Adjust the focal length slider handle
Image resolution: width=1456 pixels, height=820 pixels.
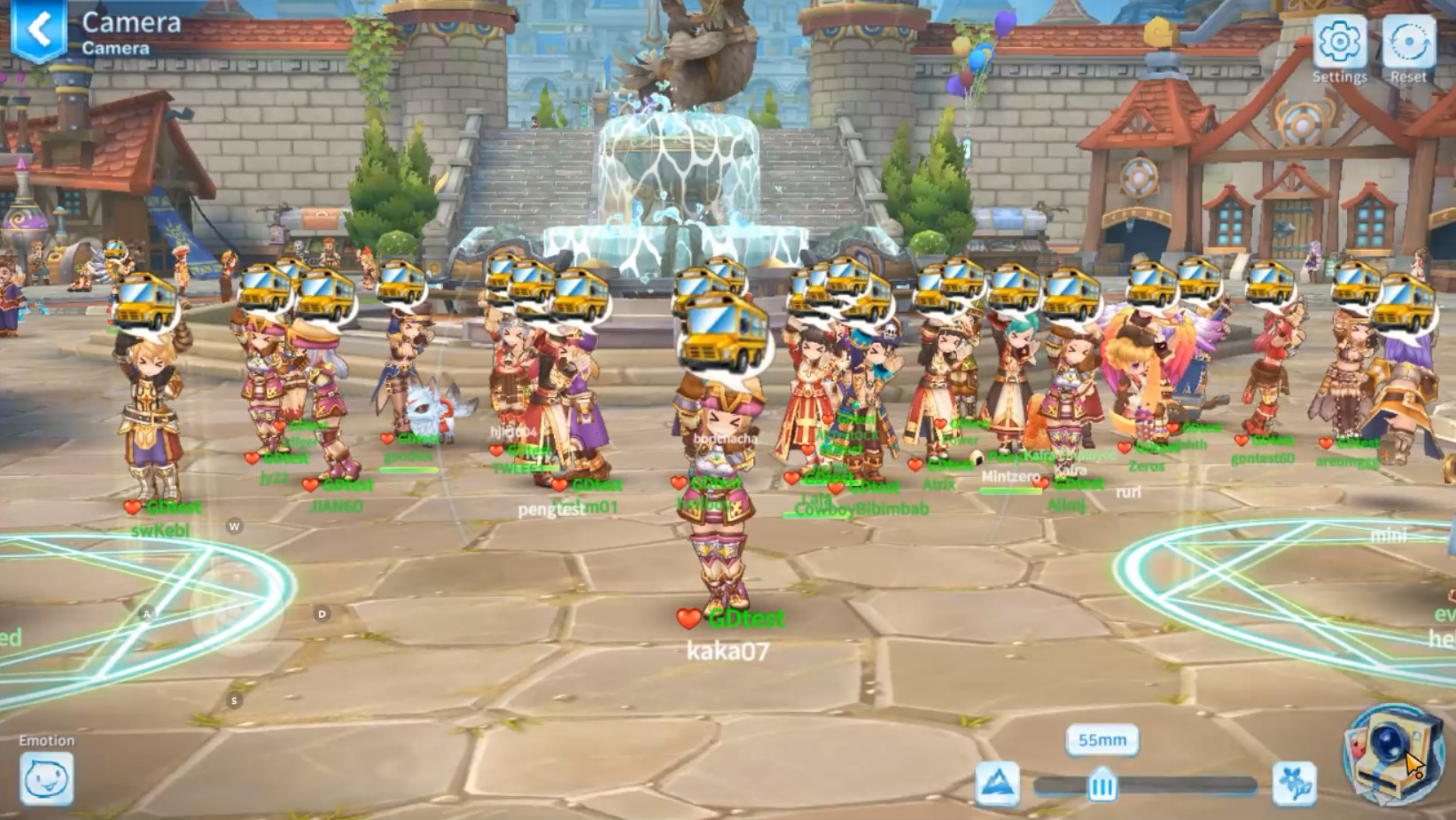tap(1101, 784)
